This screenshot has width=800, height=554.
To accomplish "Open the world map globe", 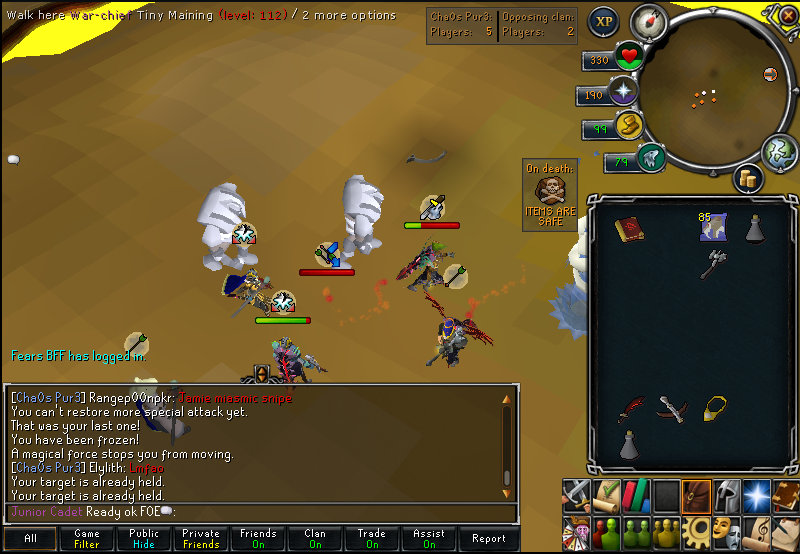I will tap(781, 152).
